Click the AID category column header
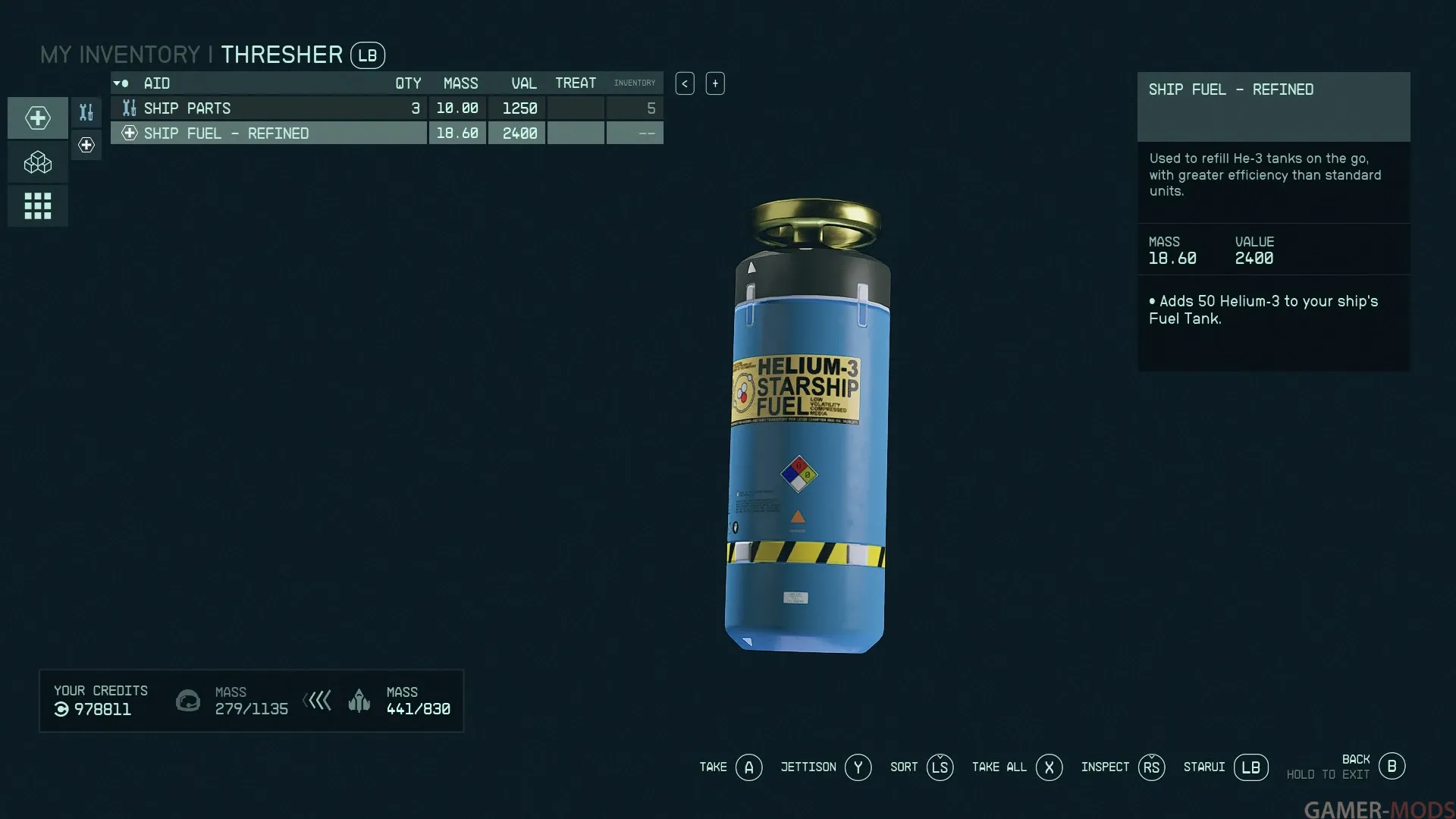 (x=157, y=83)
